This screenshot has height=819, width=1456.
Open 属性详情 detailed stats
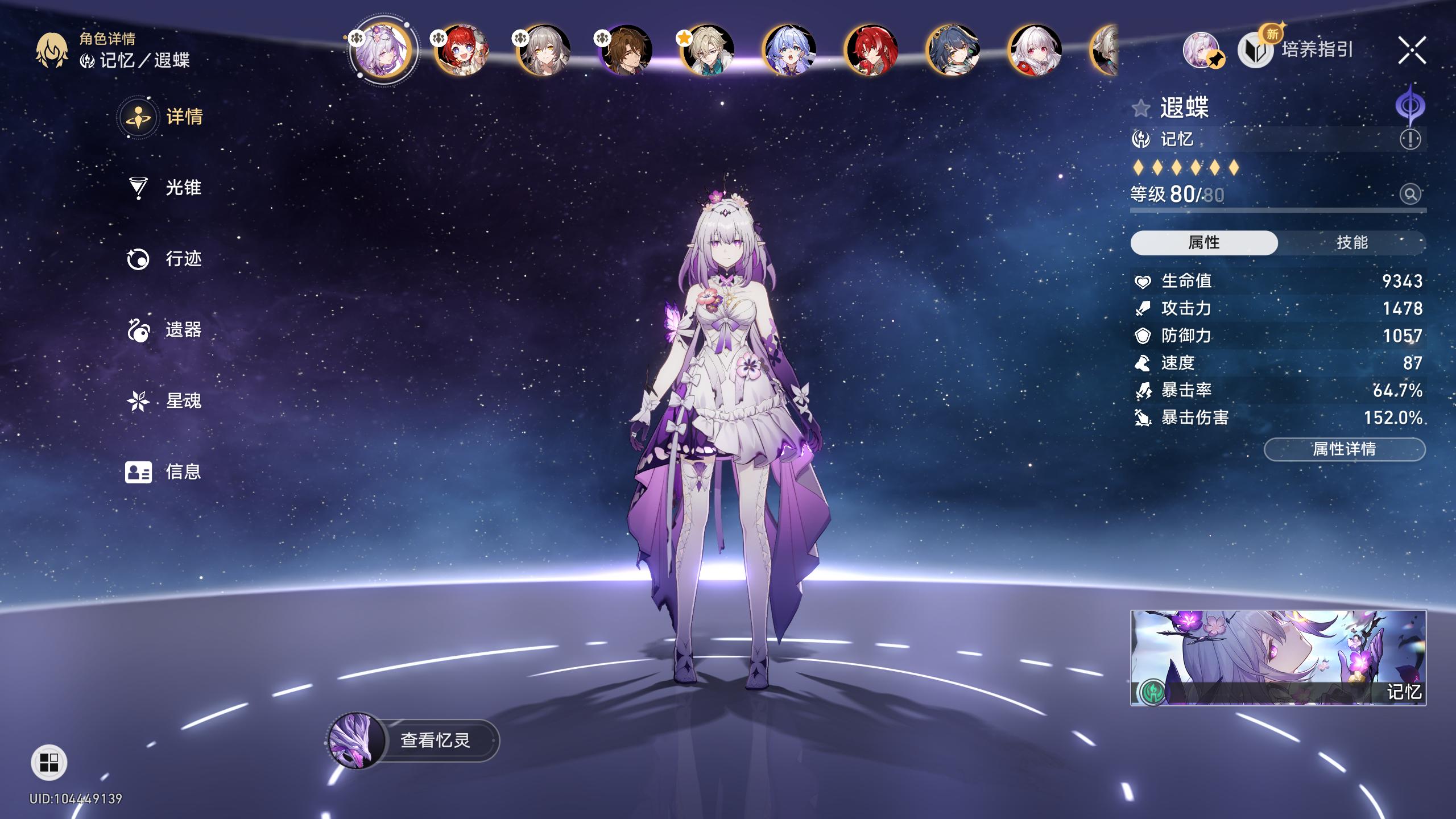(1344, 449)
